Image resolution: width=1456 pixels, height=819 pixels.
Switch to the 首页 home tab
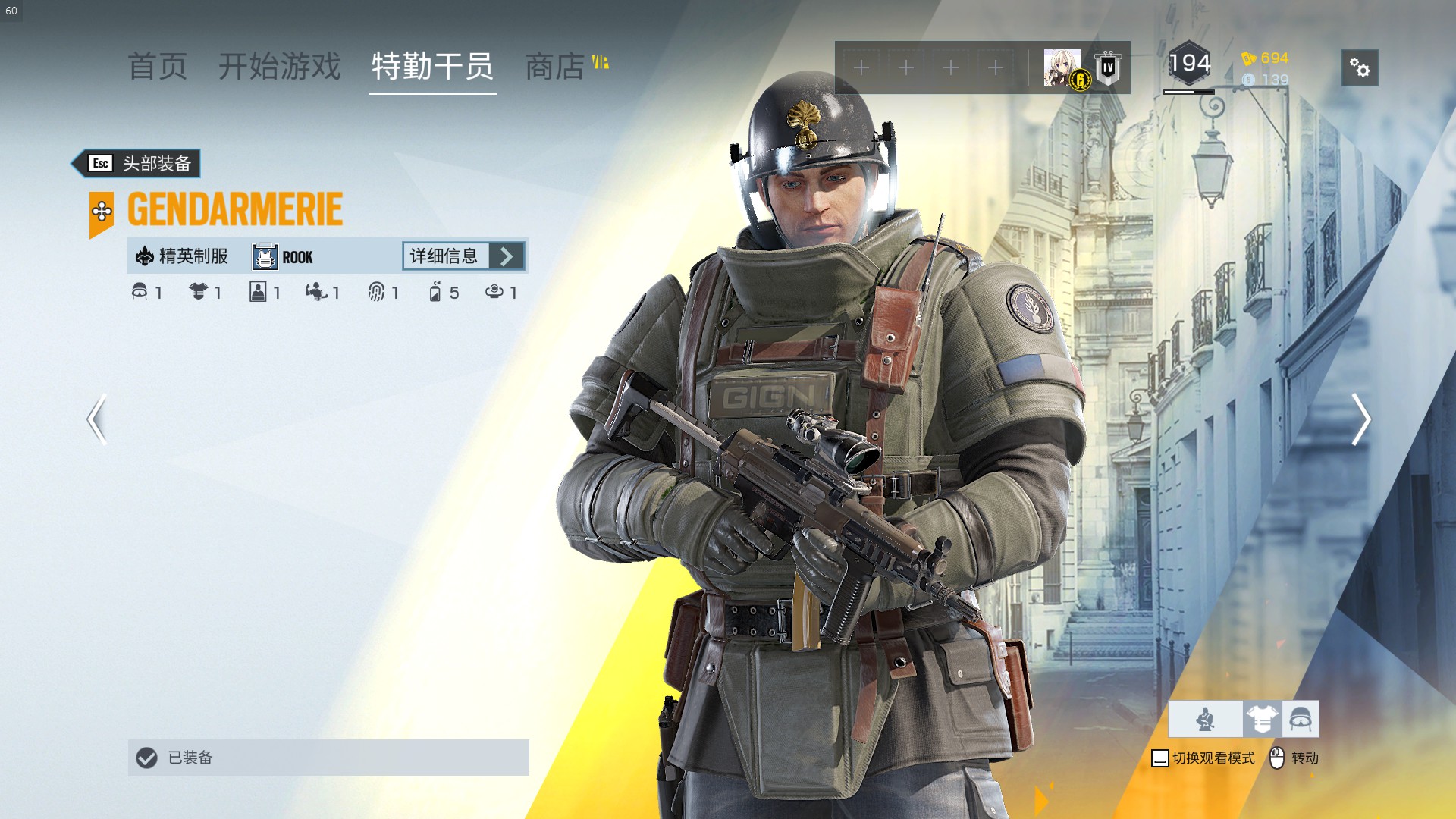click(157, 67)
